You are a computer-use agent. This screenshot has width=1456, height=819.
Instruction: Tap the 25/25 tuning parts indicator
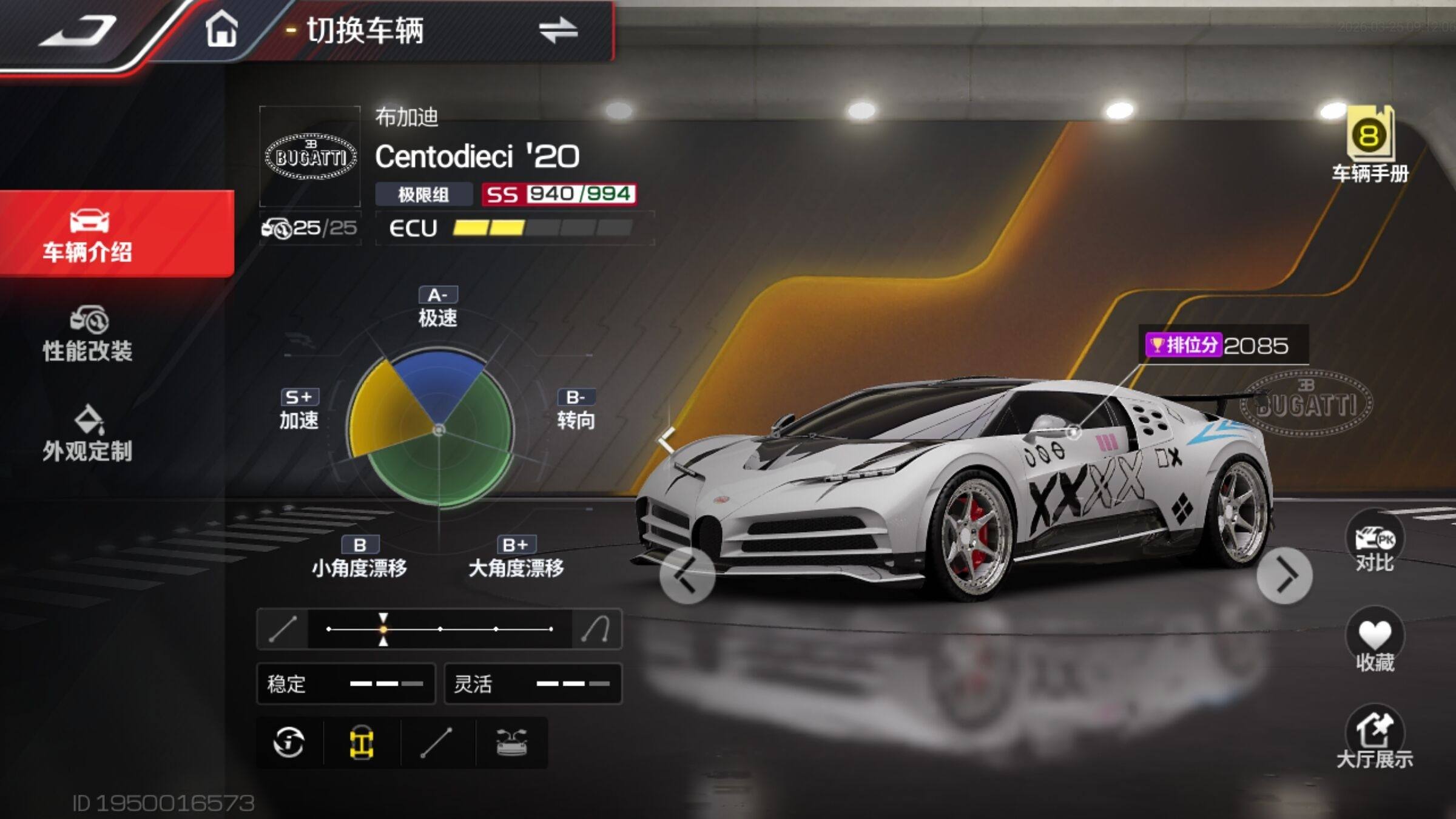pos(311,228)
